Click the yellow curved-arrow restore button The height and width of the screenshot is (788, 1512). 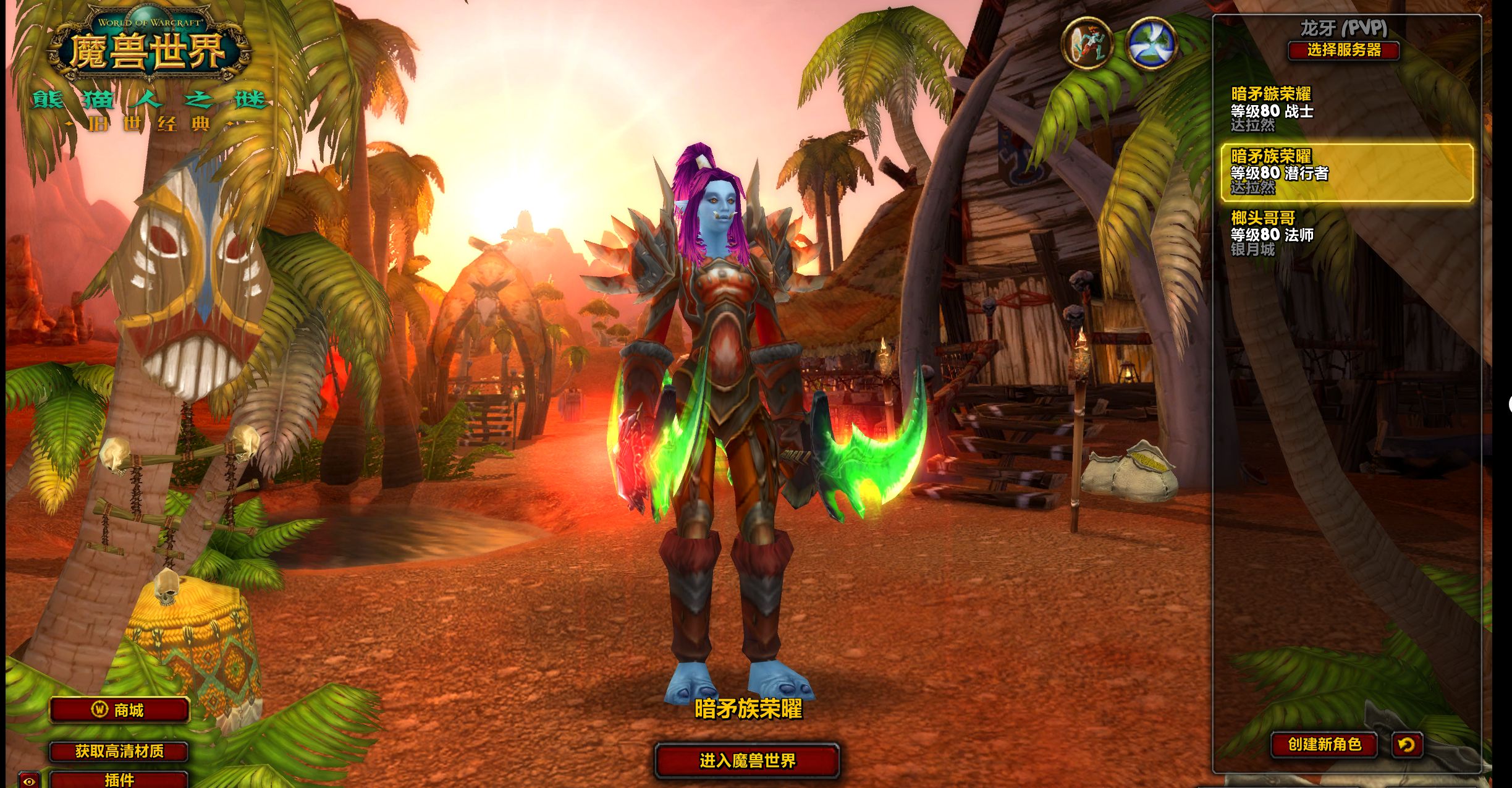(1407, 744)
